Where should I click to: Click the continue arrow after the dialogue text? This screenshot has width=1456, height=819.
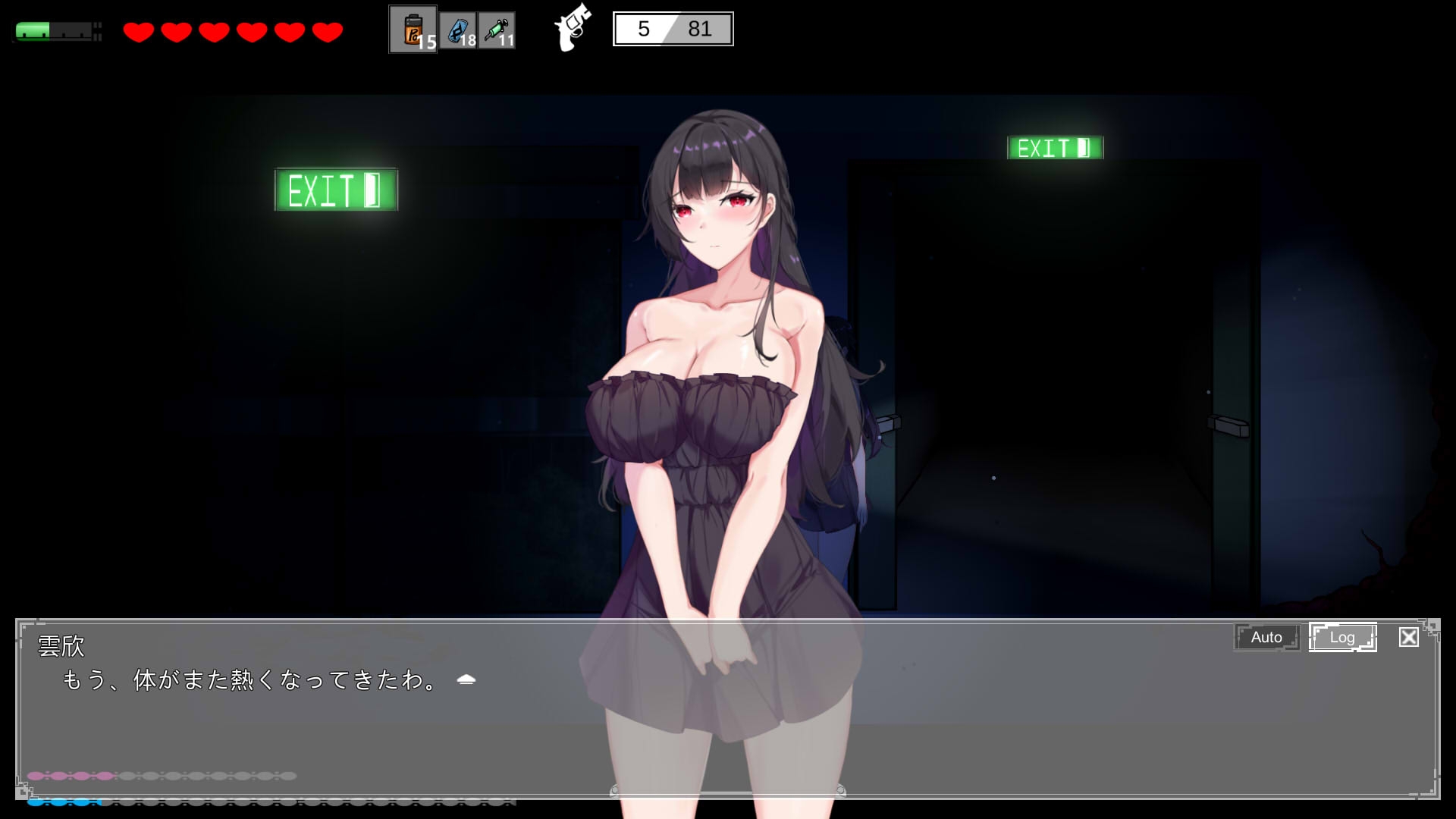[467, 680]
